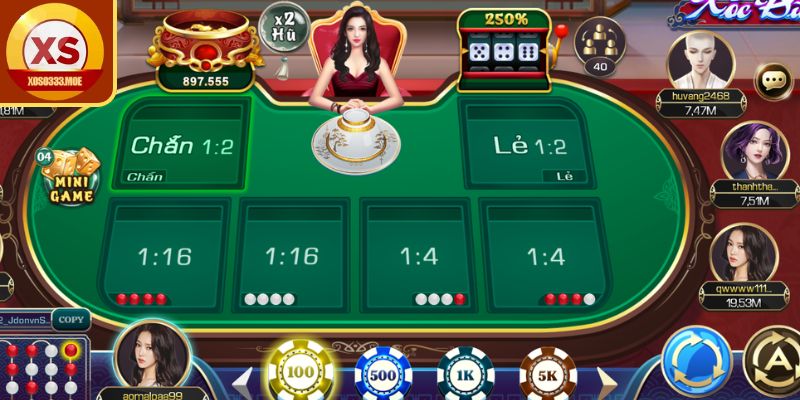This screenshot has height=400, width=800.
Task: Open the Mini Game dice icon
Action: tap(69, 176)
